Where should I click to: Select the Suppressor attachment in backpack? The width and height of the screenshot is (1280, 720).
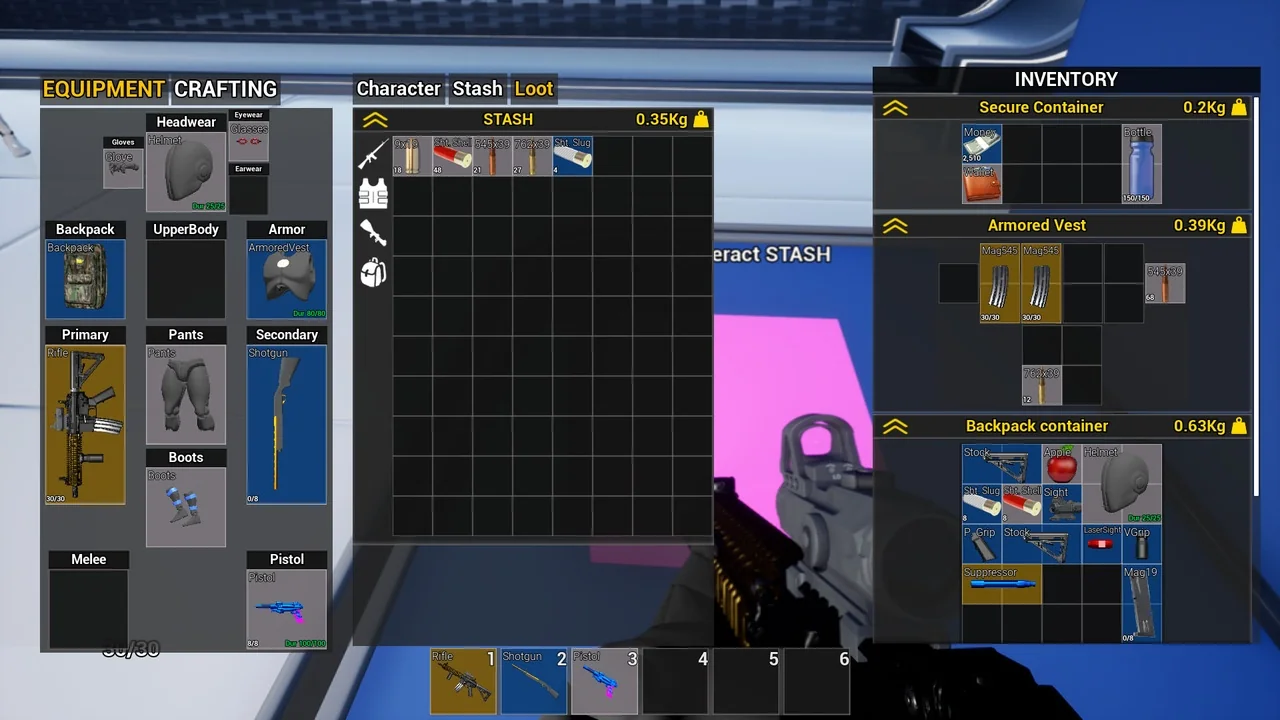(1000, 584)
